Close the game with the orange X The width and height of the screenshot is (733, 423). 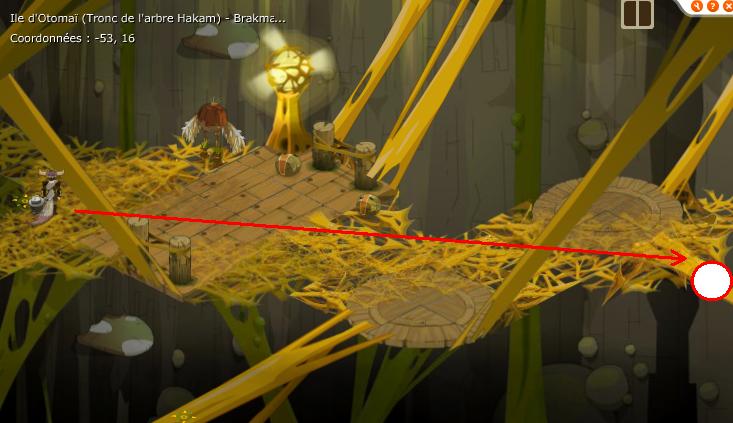(726, 4)
